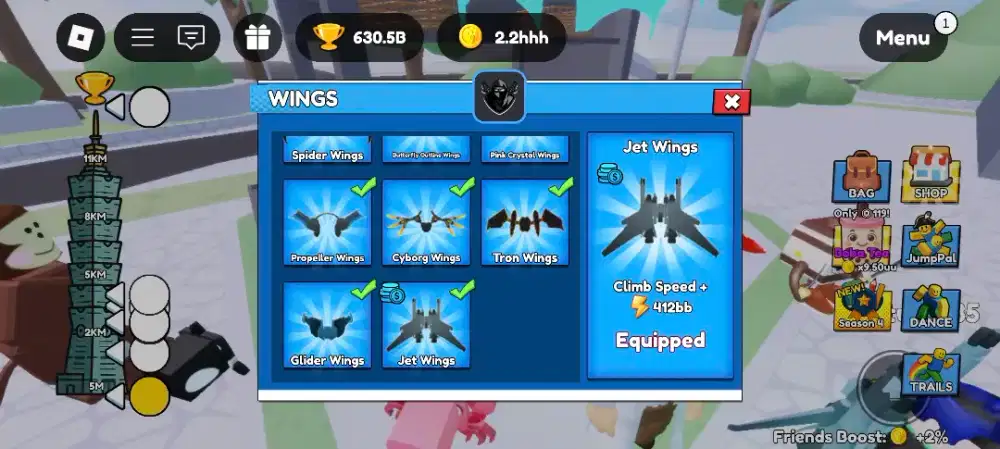The image size is (1000, 449).
Task: Open the Season 4 pass
Action: coord(860,310)
